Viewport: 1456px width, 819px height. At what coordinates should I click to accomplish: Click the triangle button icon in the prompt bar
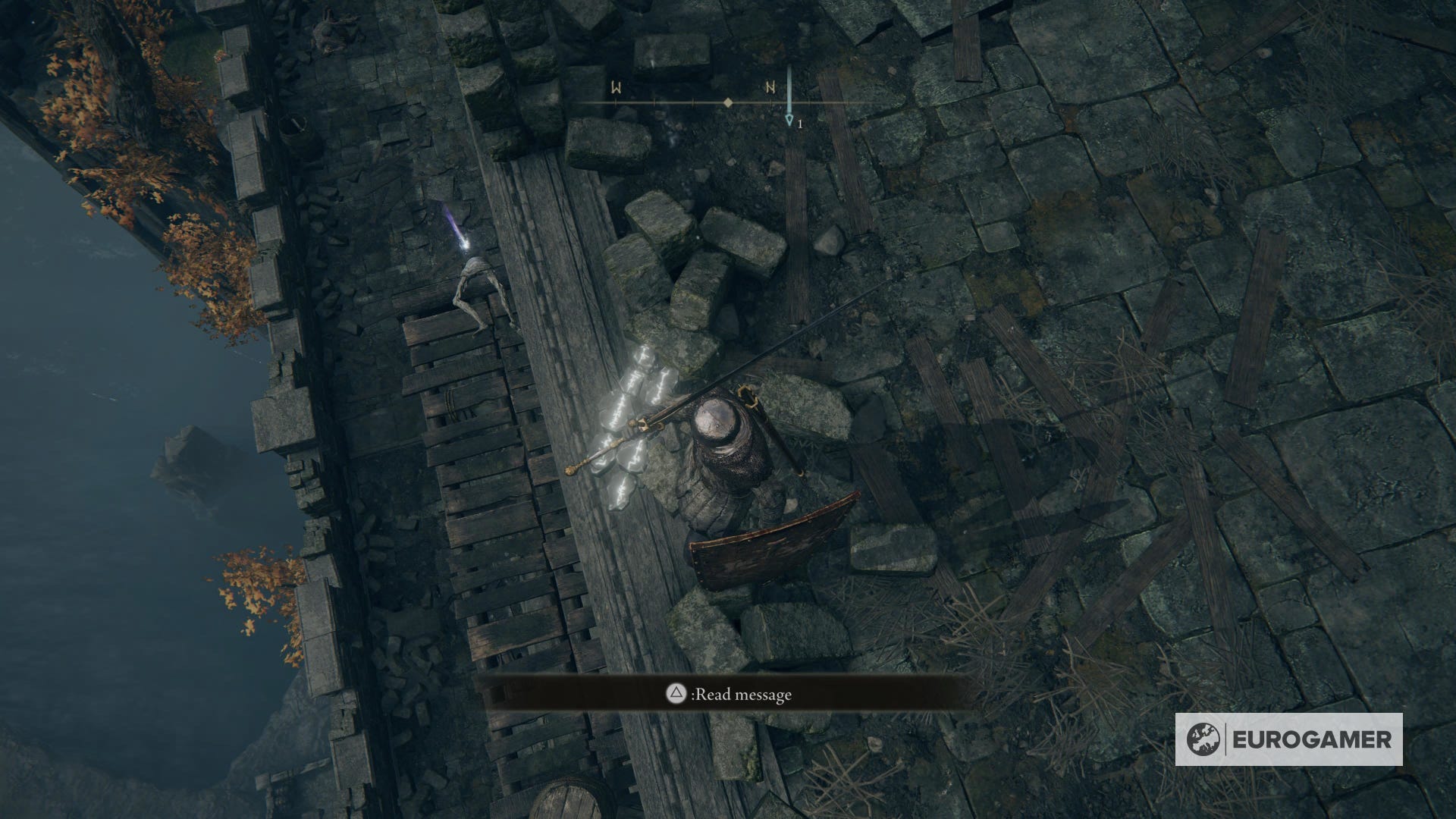point(676,692)
